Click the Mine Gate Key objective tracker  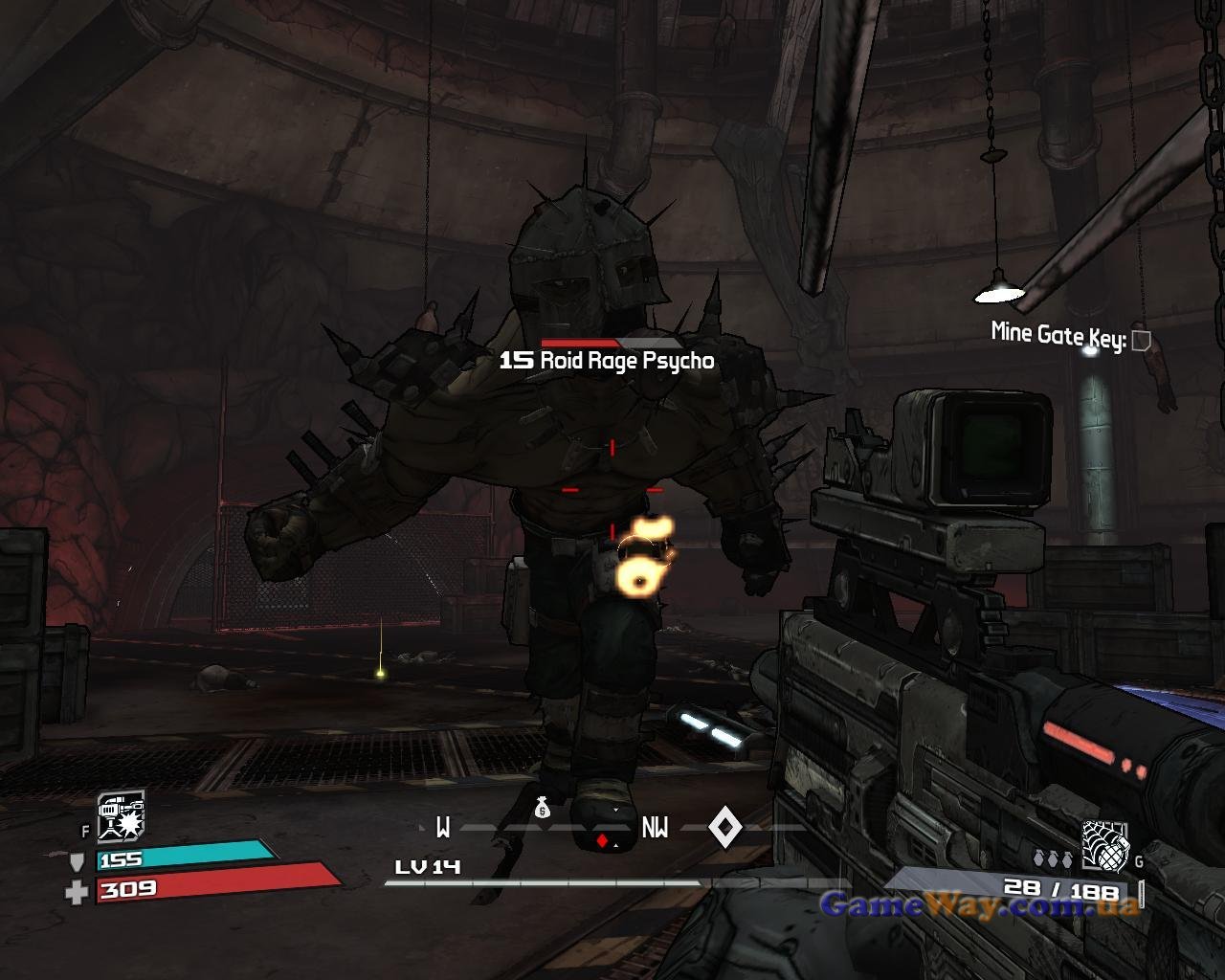(x=1069, y=336)
